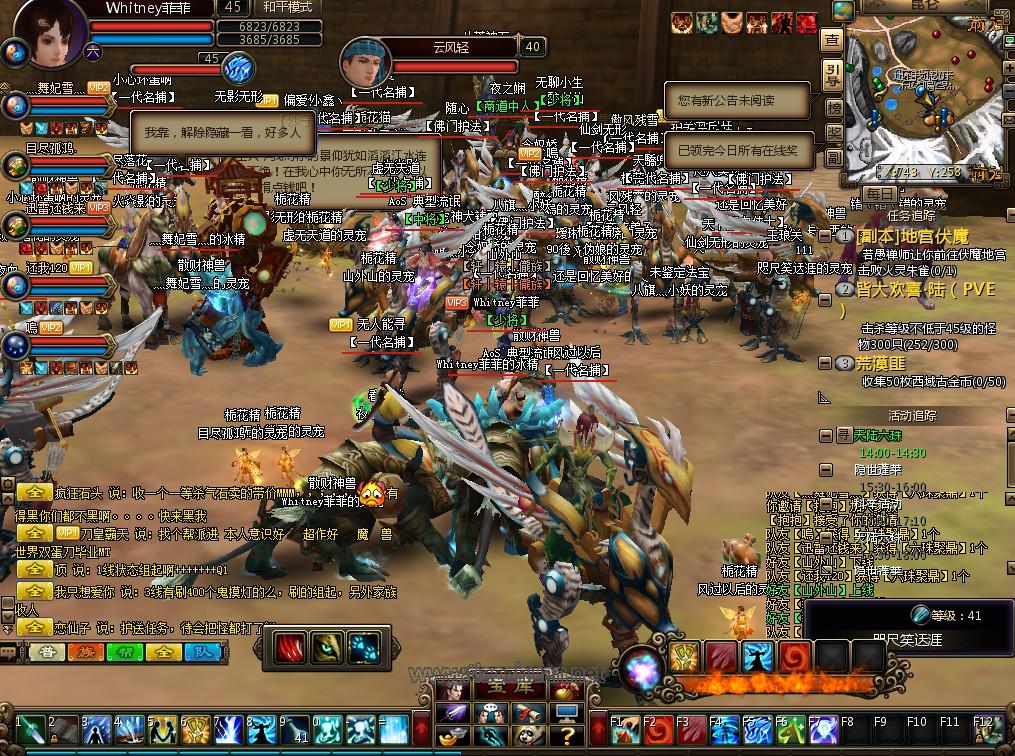Click the 榜 ranking button
This screenshot has height=756, width=1015.
pos(832,107)
